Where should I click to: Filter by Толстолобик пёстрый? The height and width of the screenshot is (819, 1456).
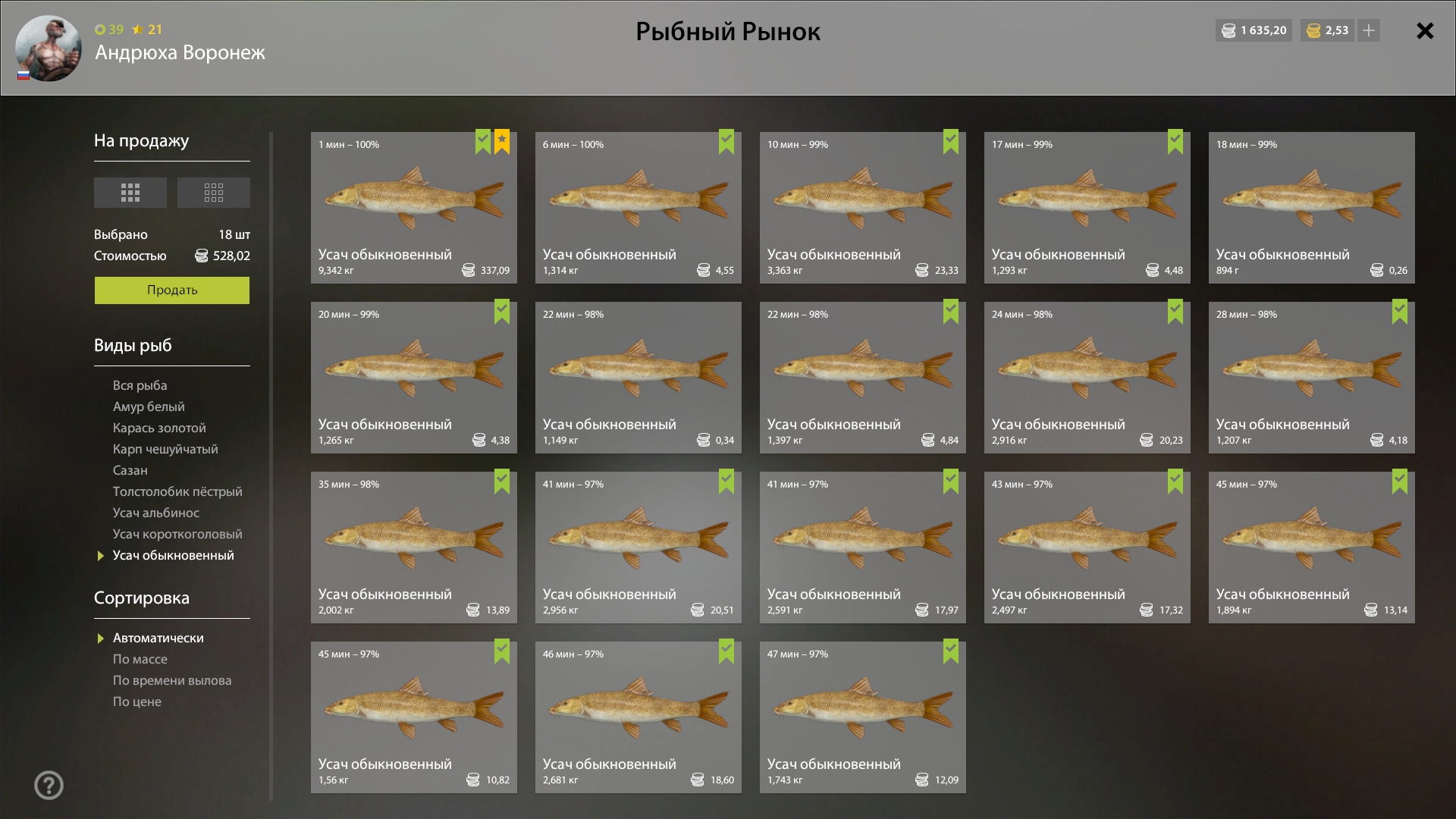177,491
